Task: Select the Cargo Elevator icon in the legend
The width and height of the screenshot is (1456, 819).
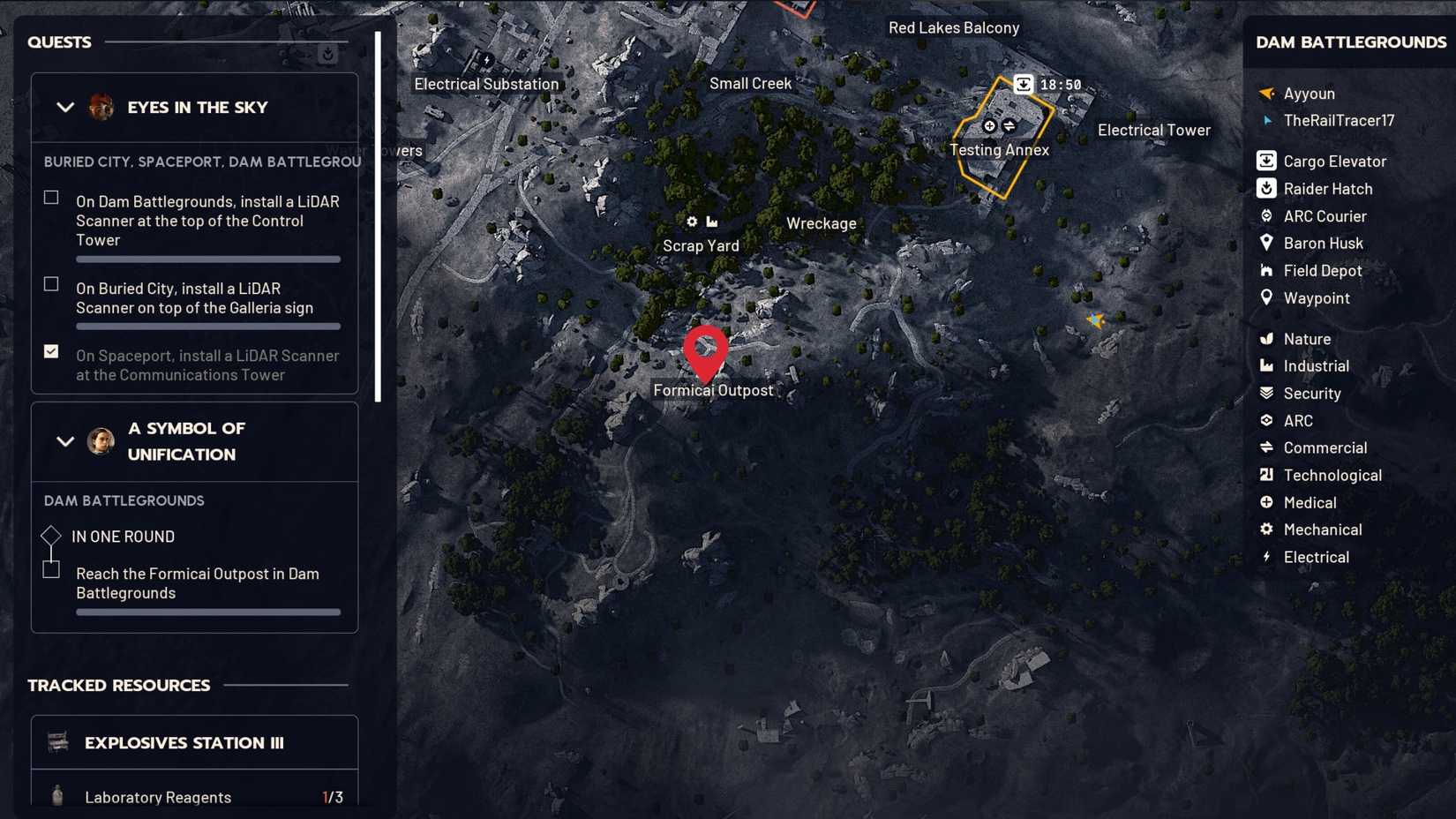Action: (1266, 161)
